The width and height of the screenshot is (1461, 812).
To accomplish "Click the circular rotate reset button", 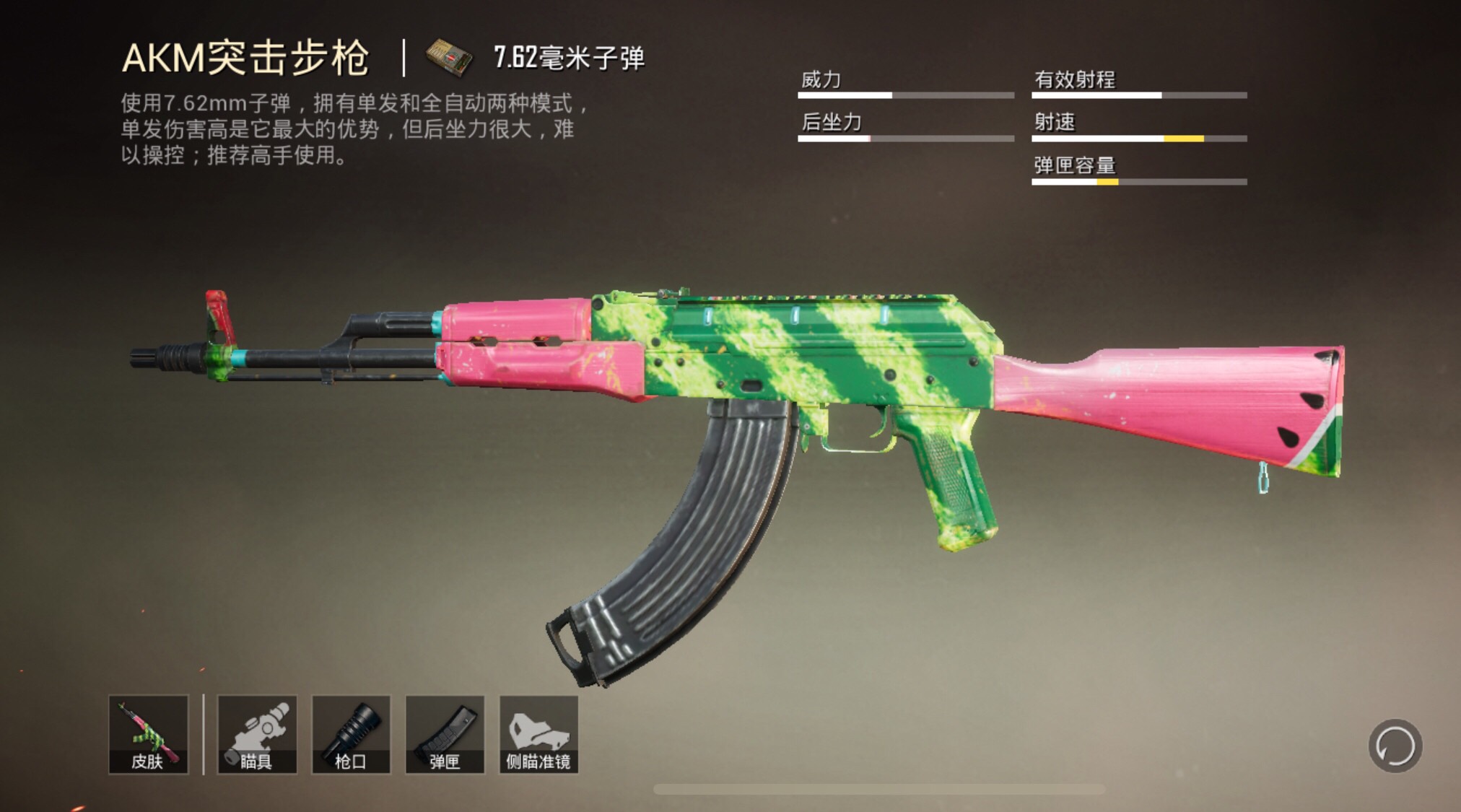I will tap(1395, 746).
